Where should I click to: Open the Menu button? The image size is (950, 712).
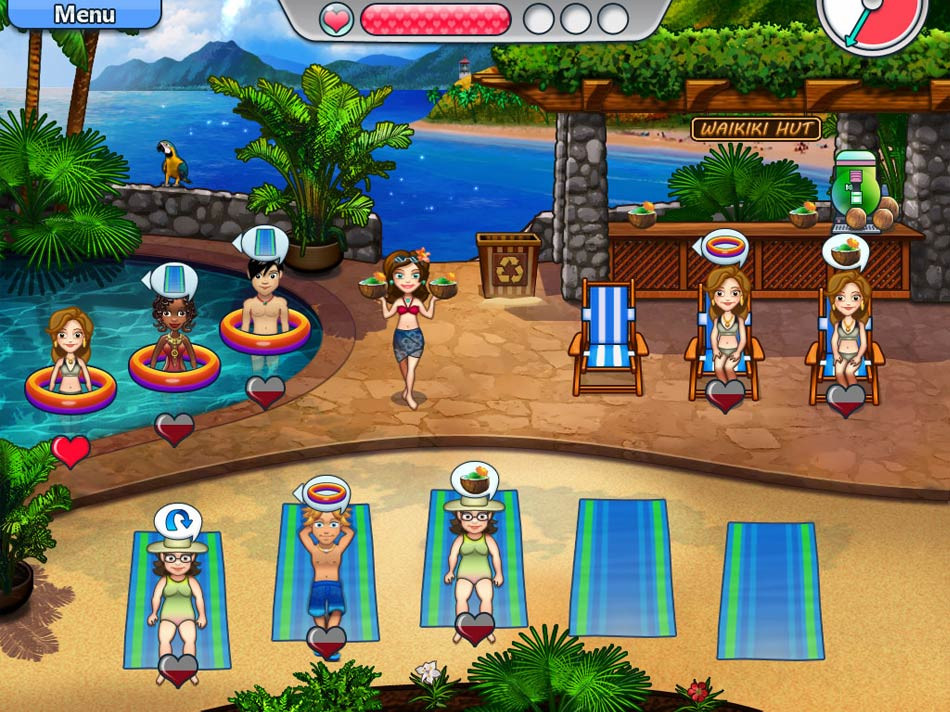82,14
